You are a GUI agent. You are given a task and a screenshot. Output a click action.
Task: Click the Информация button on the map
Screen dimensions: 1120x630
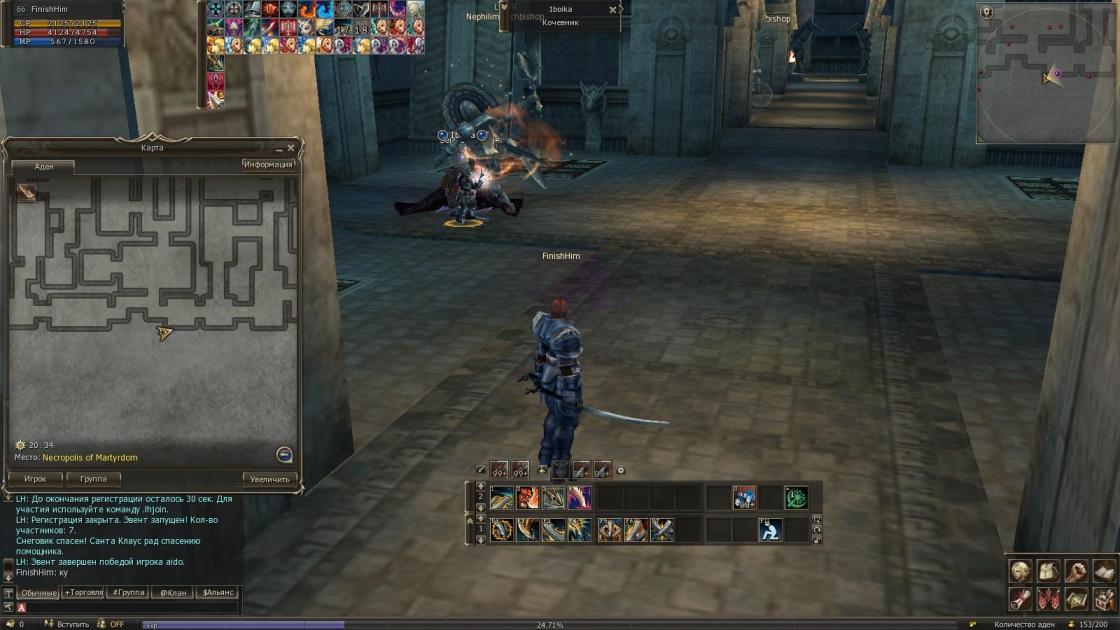tap(268, 165)
